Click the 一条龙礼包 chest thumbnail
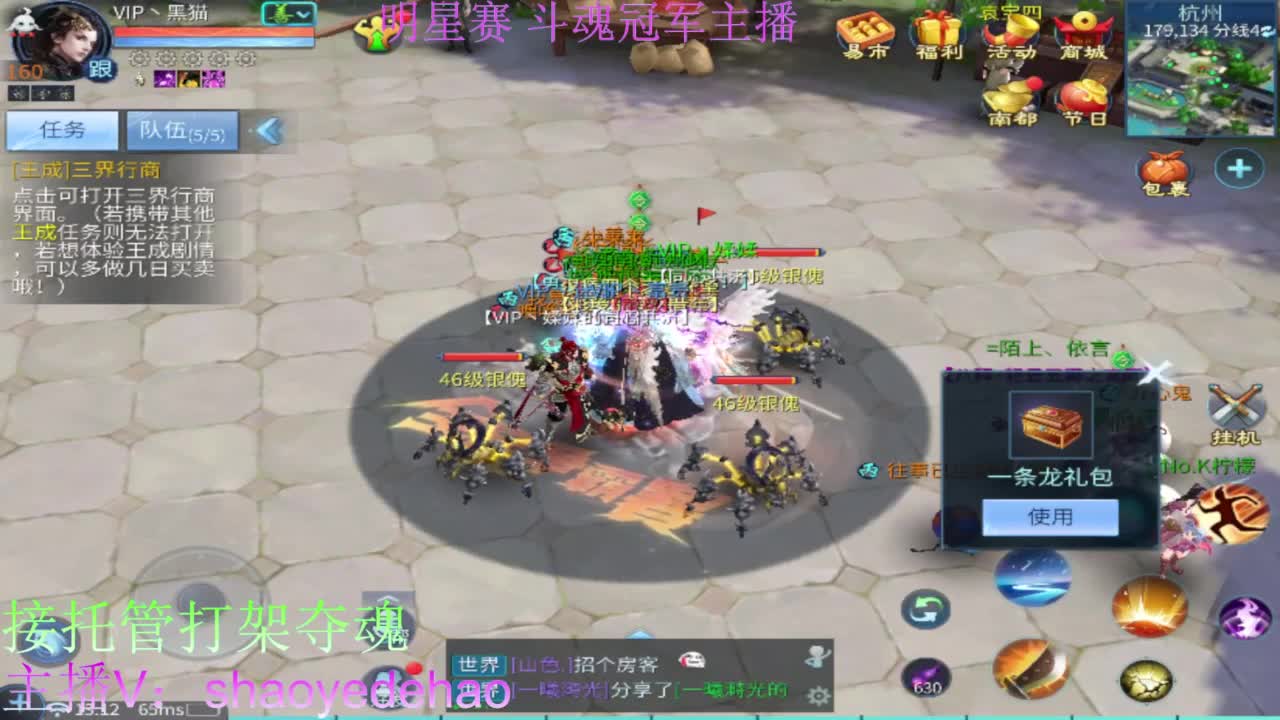Viewport: 1280px width, 720px height. [1050, 424]
